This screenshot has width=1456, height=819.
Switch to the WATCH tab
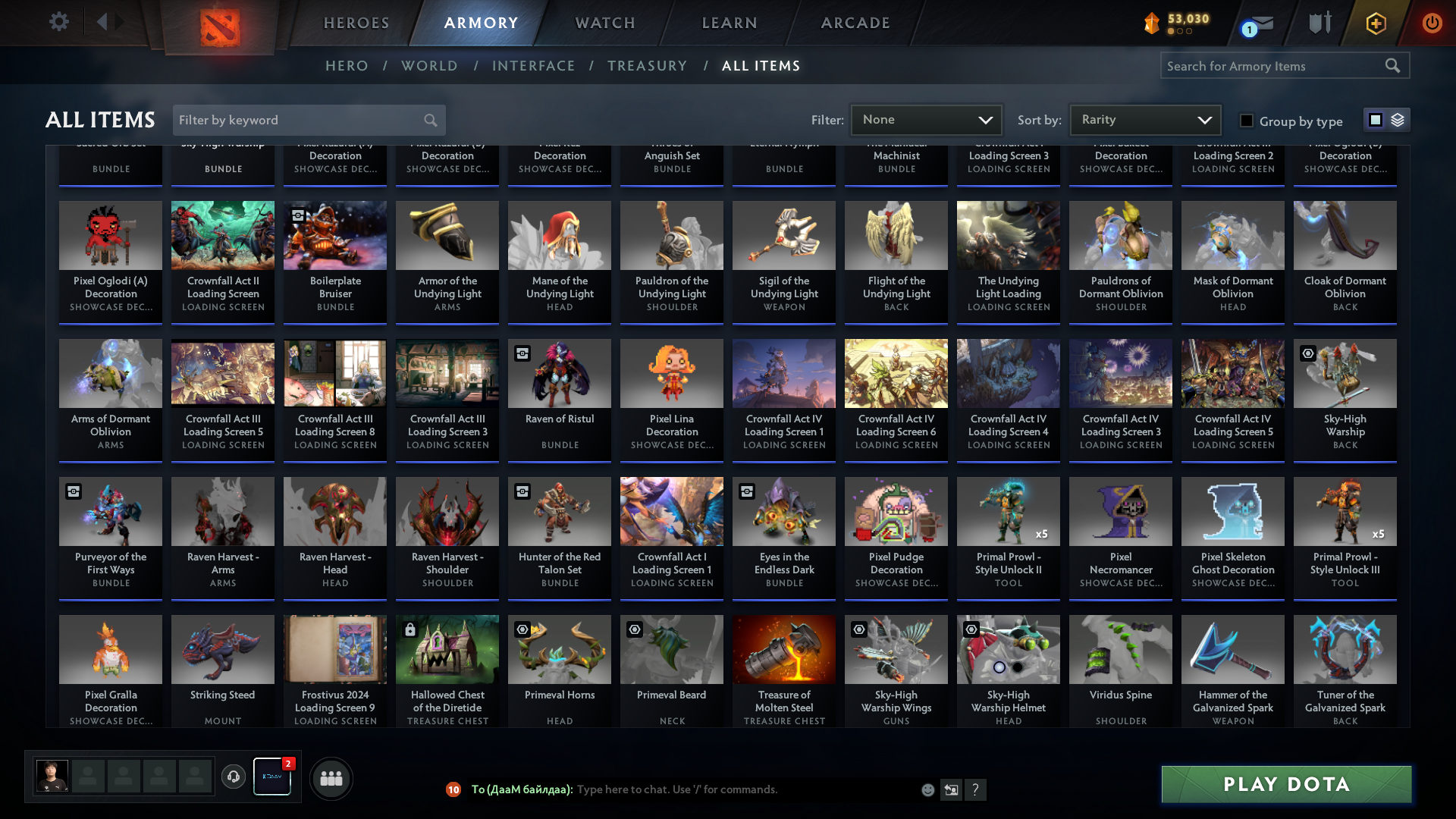click(x=604, y=23)
